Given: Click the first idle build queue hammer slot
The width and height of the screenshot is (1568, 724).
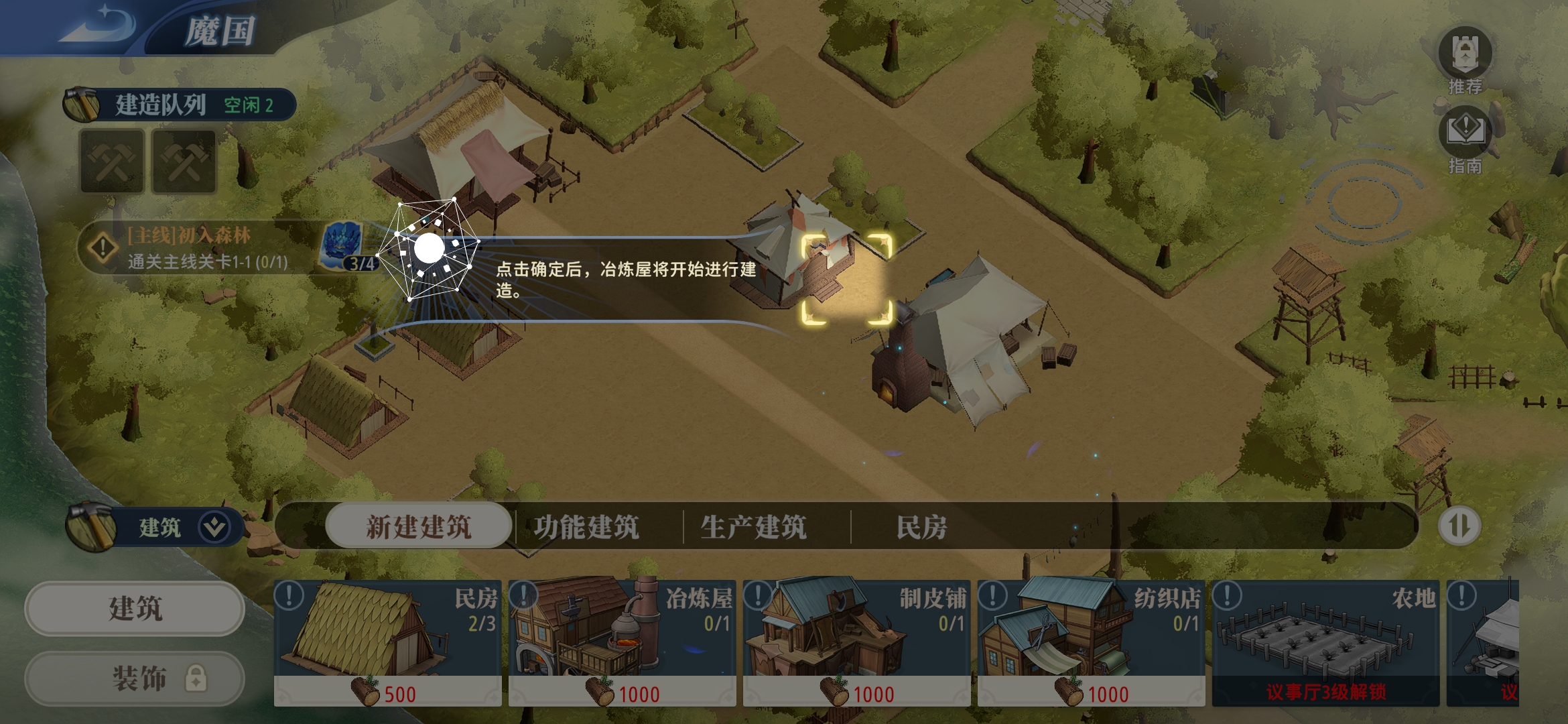Looking at the screenshot, I should 111,161.
